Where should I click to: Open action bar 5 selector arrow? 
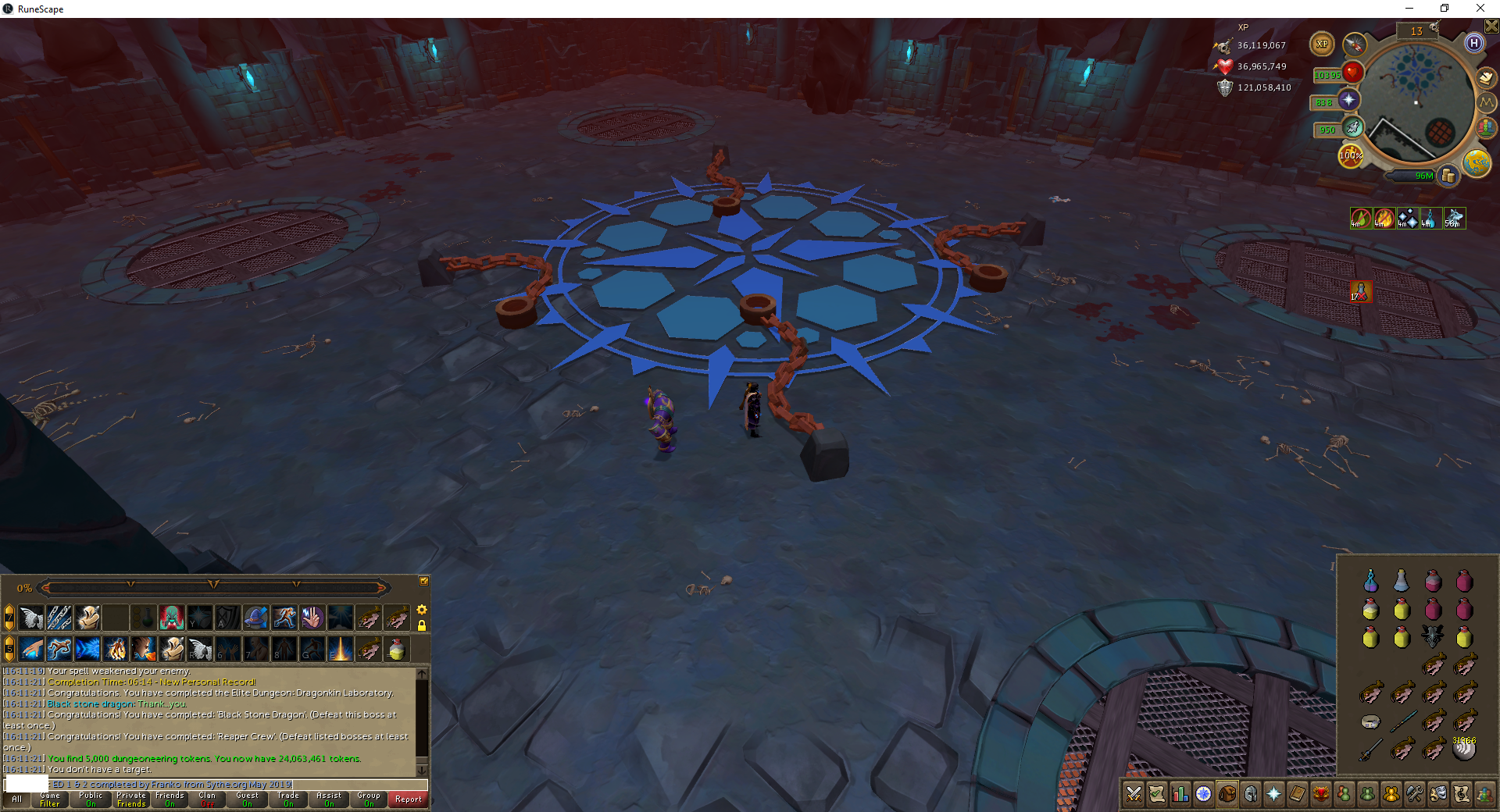pos(9,650)
